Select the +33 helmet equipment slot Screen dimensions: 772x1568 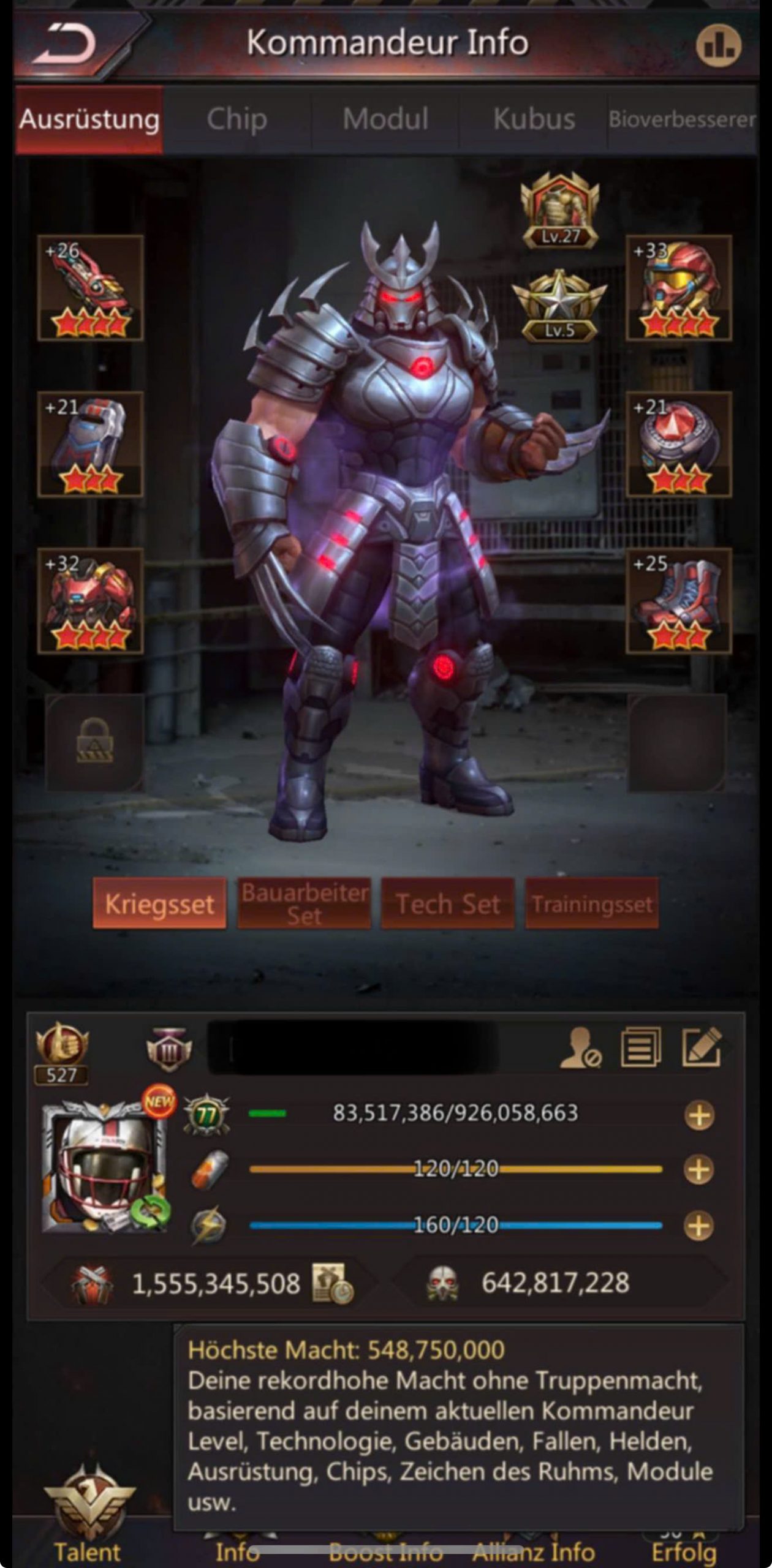pyautogui.click(x=679, y=288)
